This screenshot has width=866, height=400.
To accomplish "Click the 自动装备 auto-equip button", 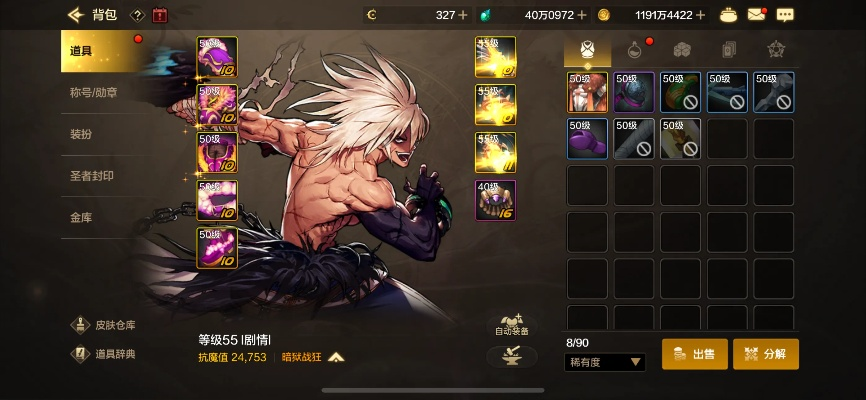I will click(511, 326).
